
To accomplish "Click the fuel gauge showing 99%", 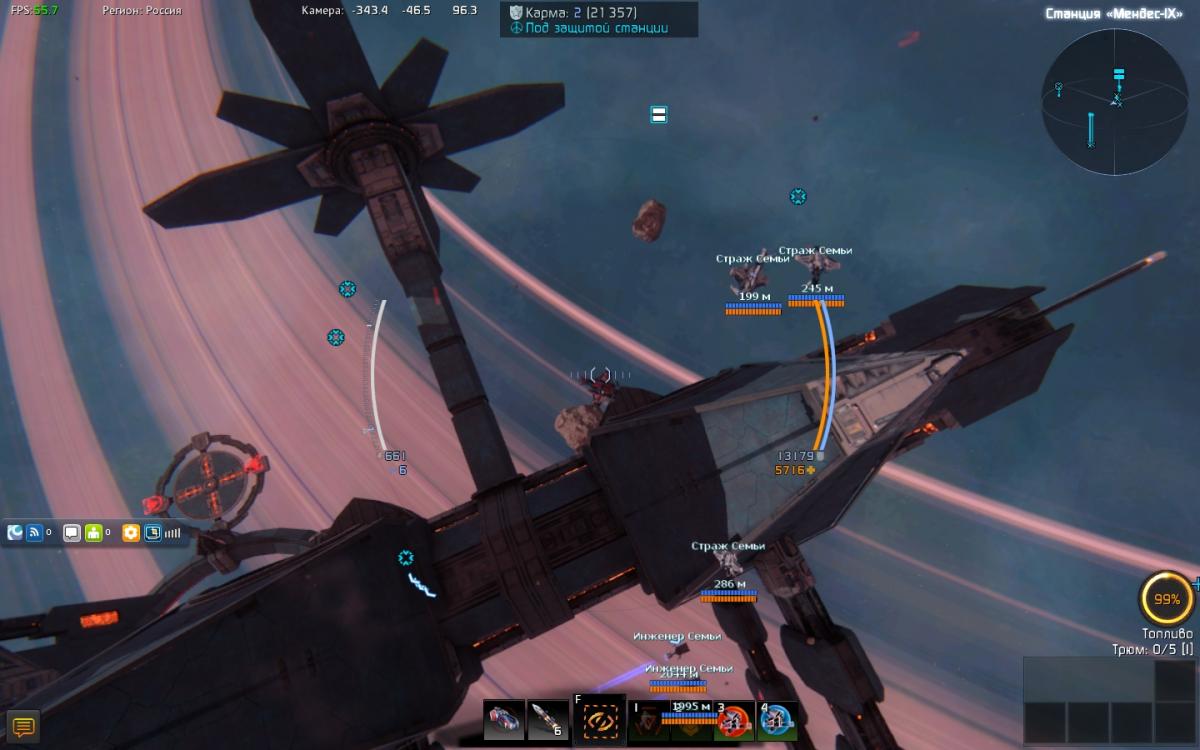I will point(1166,599).
